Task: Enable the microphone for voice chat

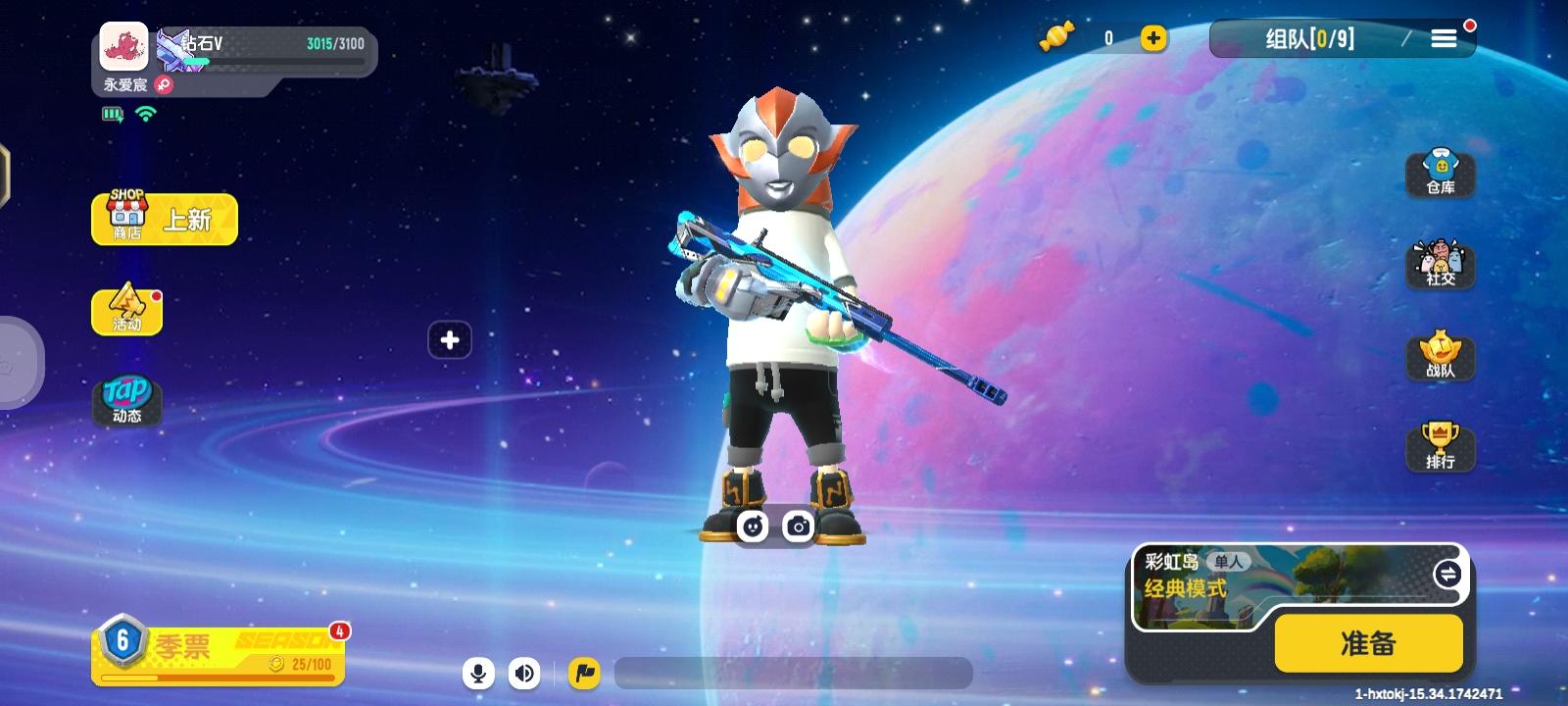Action: click(x=478, y=674)
